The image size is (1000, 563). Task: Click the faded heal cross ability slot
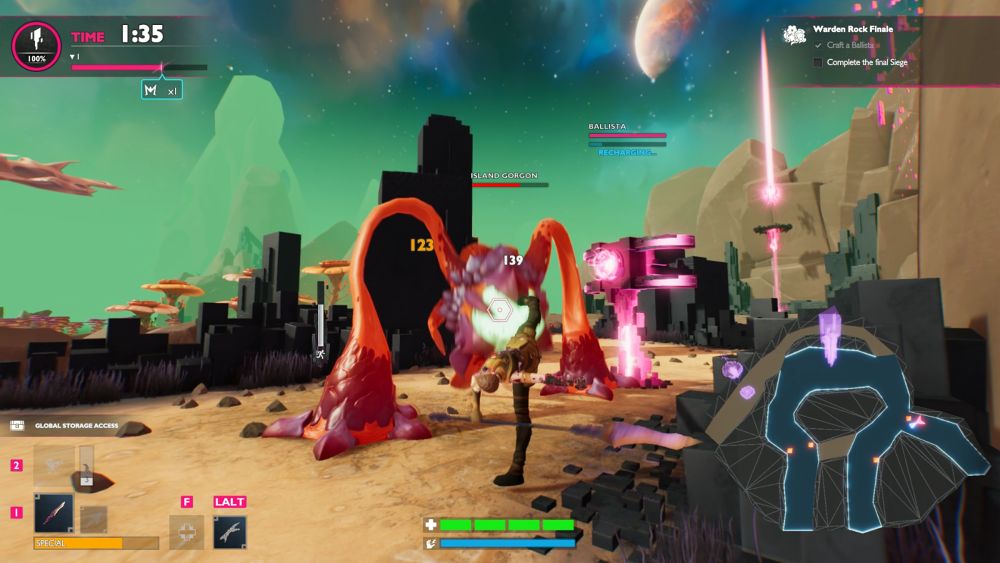tap(186, 531)
